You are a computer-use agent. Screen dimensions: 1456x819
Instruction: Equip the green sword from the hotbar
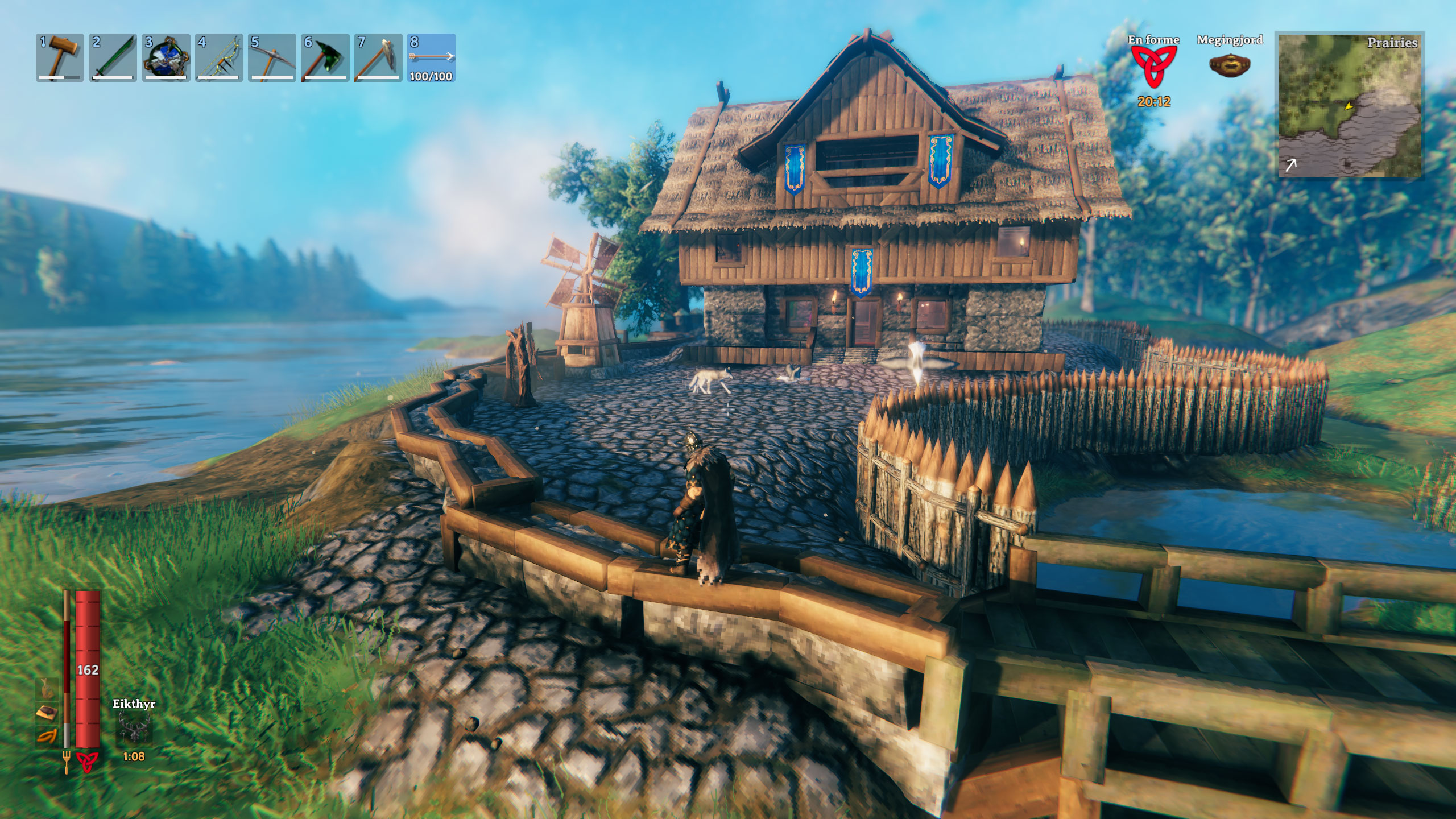click(113, 57)
